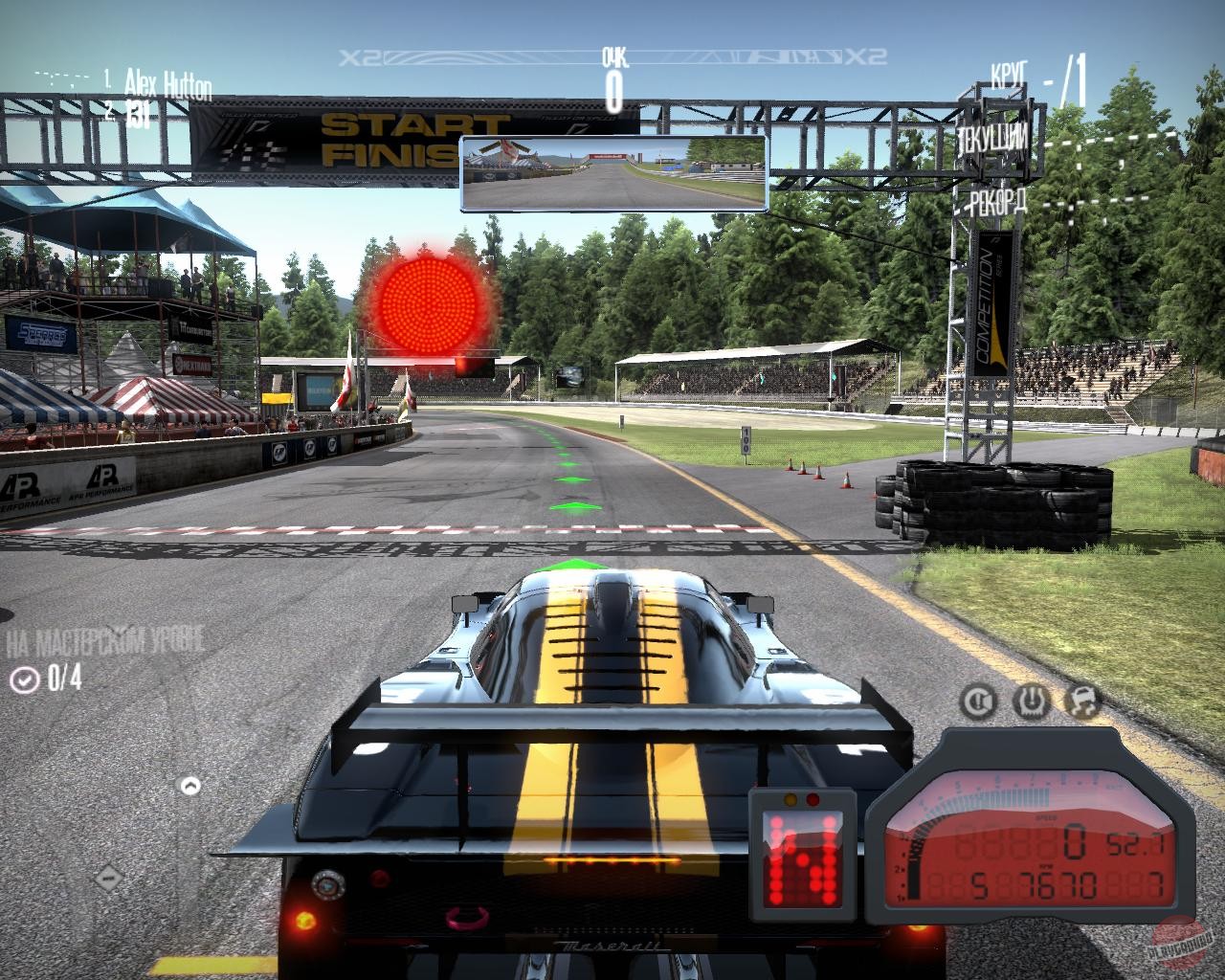Open the mastery objective checkmark tracker
The height and width of the screenshot is (980, 1225).
point(24,679)
